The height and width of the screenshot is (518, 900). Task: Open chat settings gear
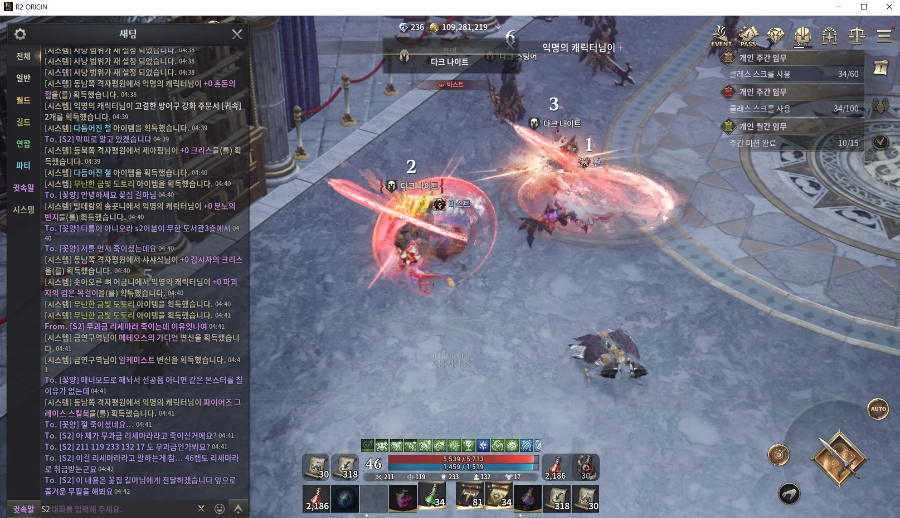[19, 34]
